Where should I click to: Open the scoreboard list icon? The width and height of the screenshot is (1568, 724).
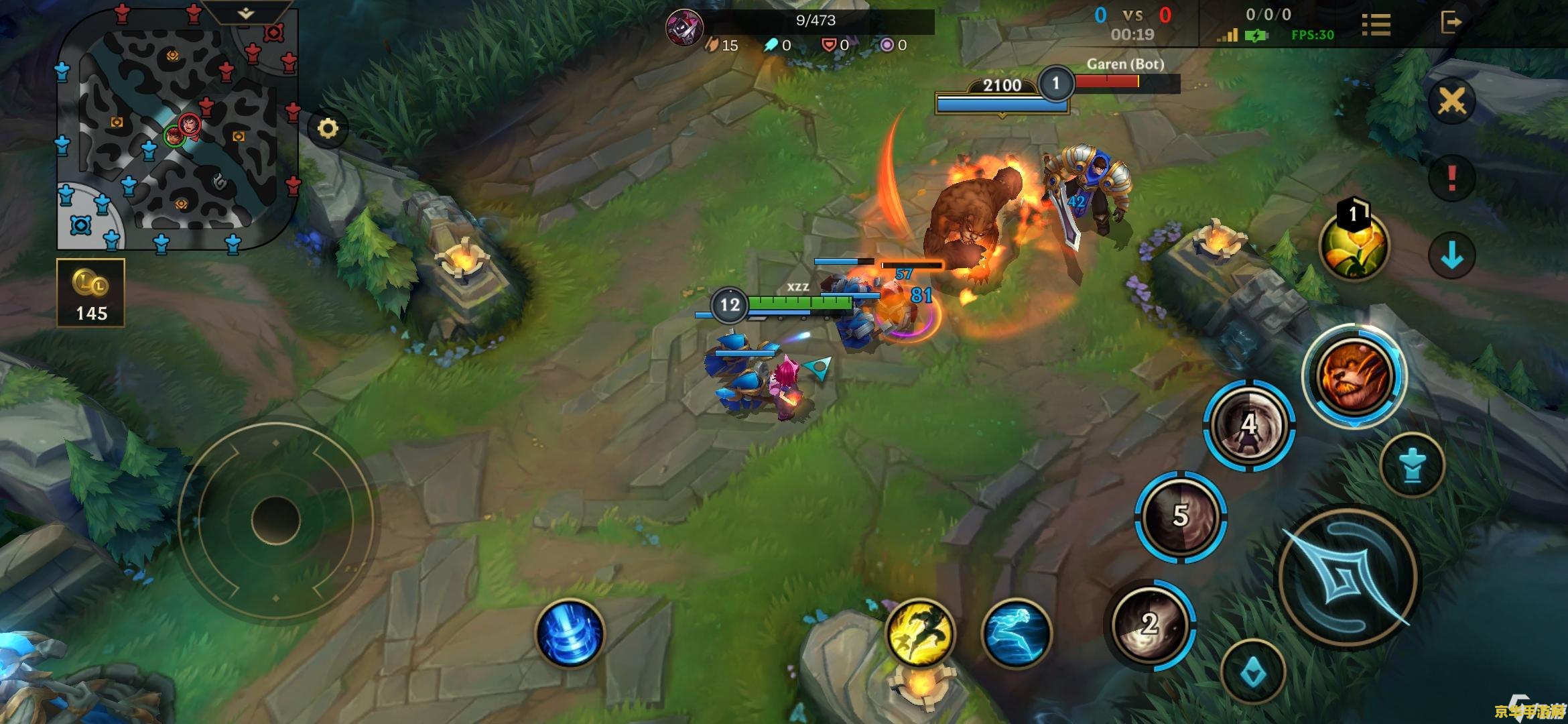(1376, 24)
